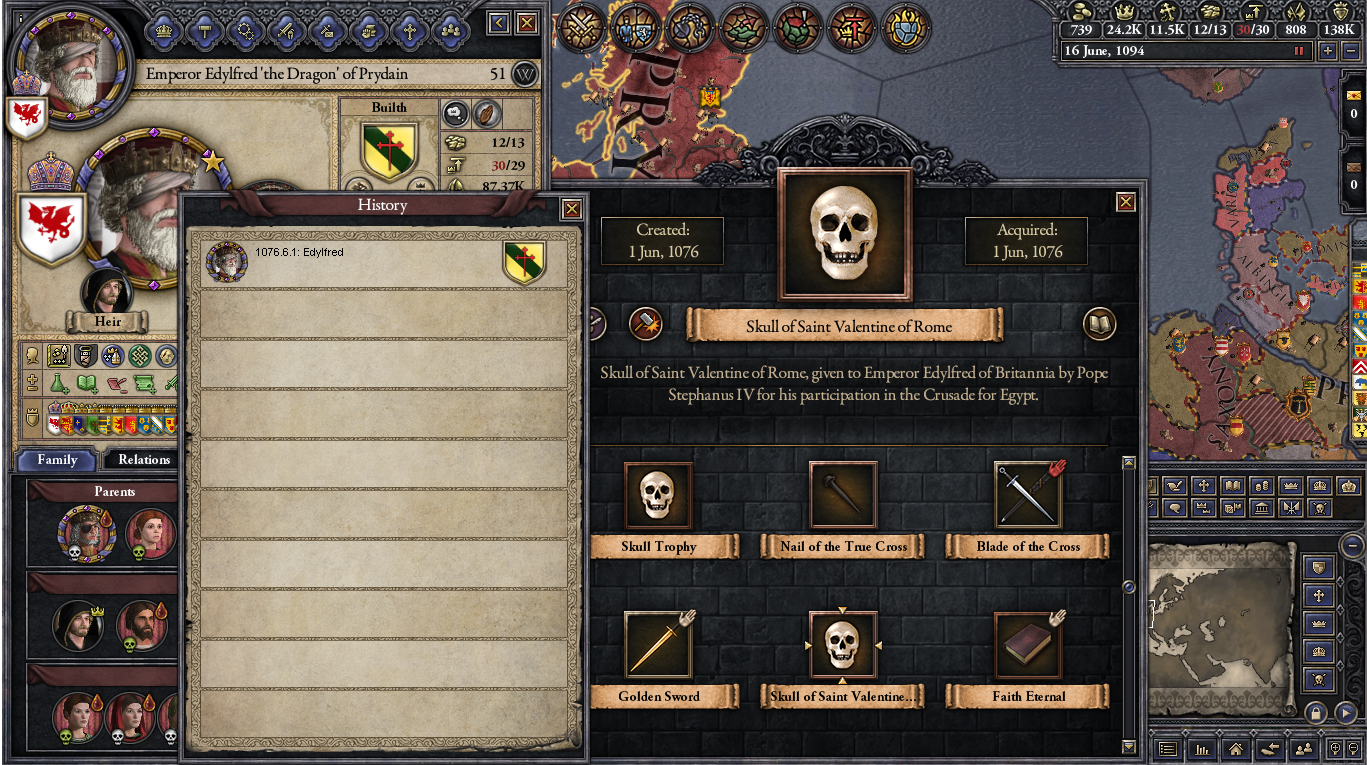The height and width of the screenshot is (765, 1367).
Task: Toggle the lock icon near the minimap
Action: 1316,712
